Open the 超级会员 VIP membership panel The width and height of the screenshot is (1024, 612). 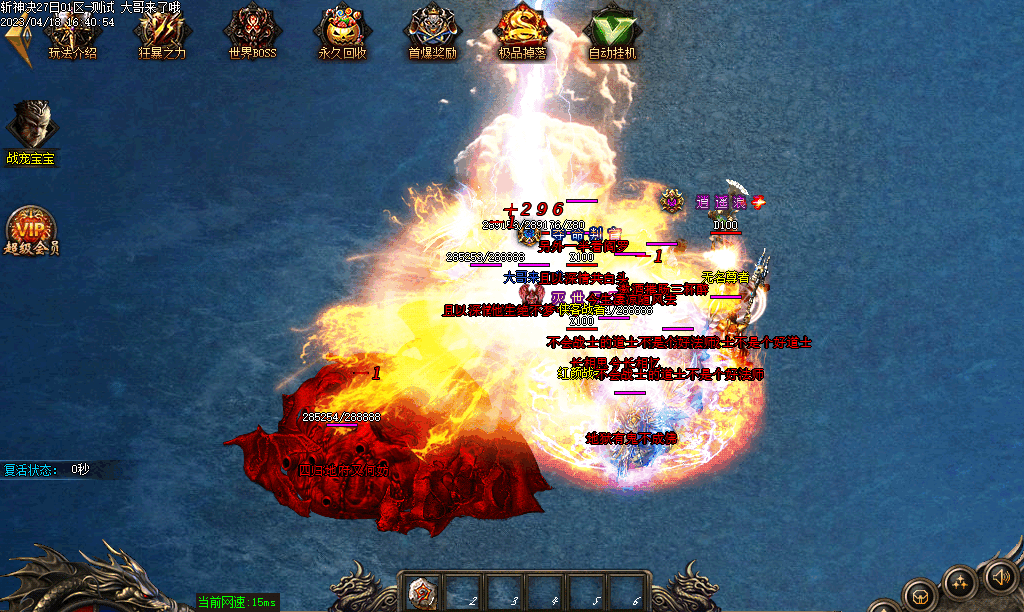31,228
